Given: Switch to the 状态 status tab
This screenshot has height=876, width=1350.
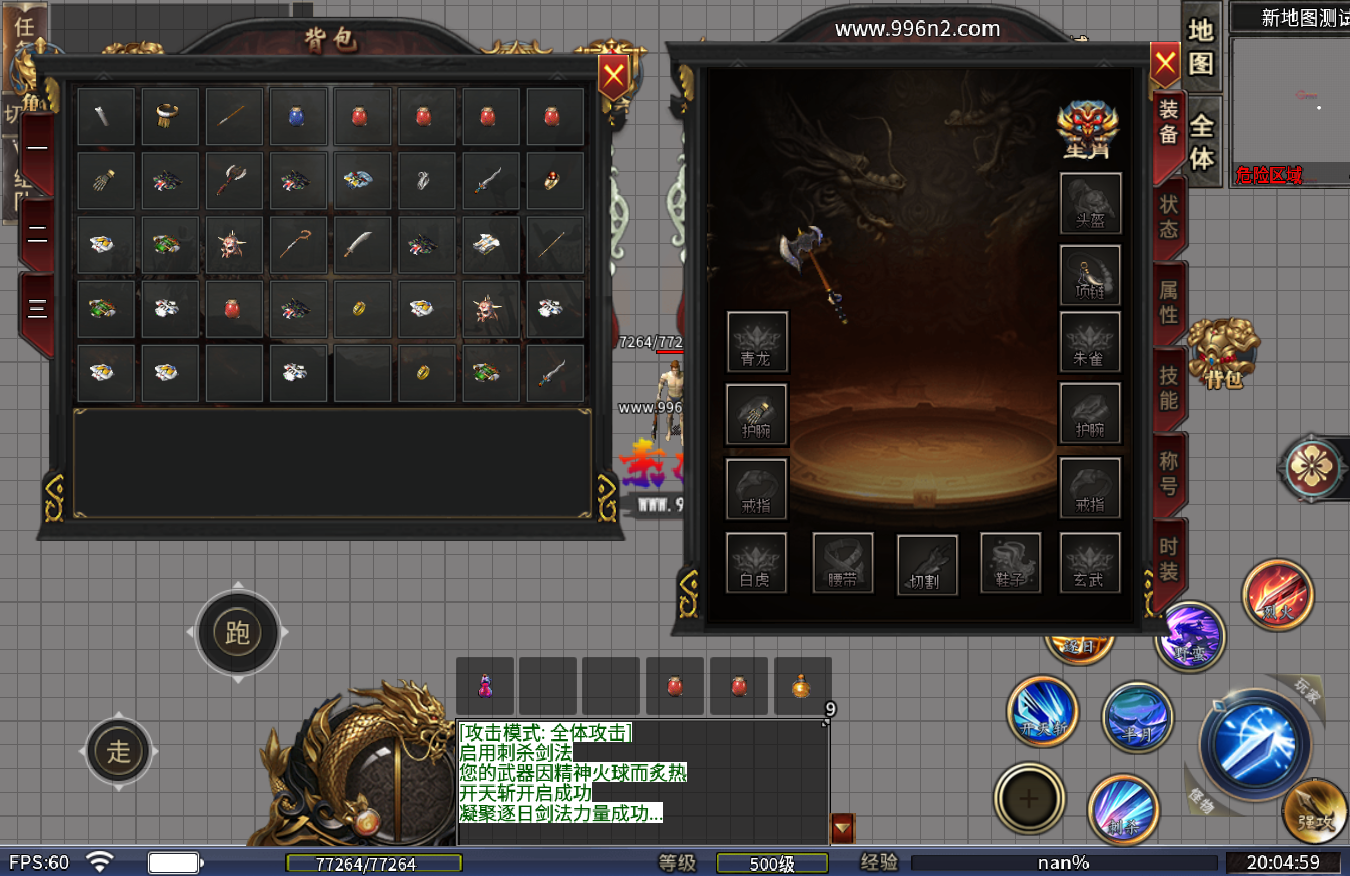Looking at the screenshot, I should tap(1169, 217).
